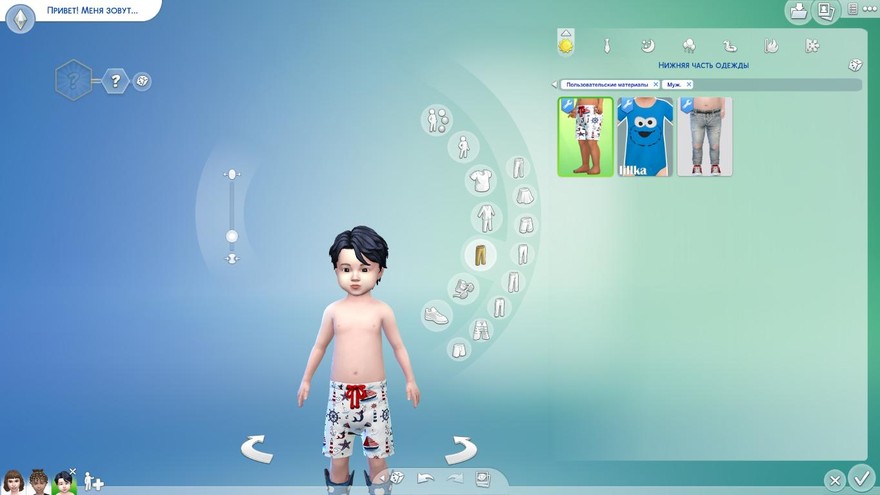This screenshot has width=880, height=495.
Task: Choose the skirt subcategory icon
Action: coord(522,196)
